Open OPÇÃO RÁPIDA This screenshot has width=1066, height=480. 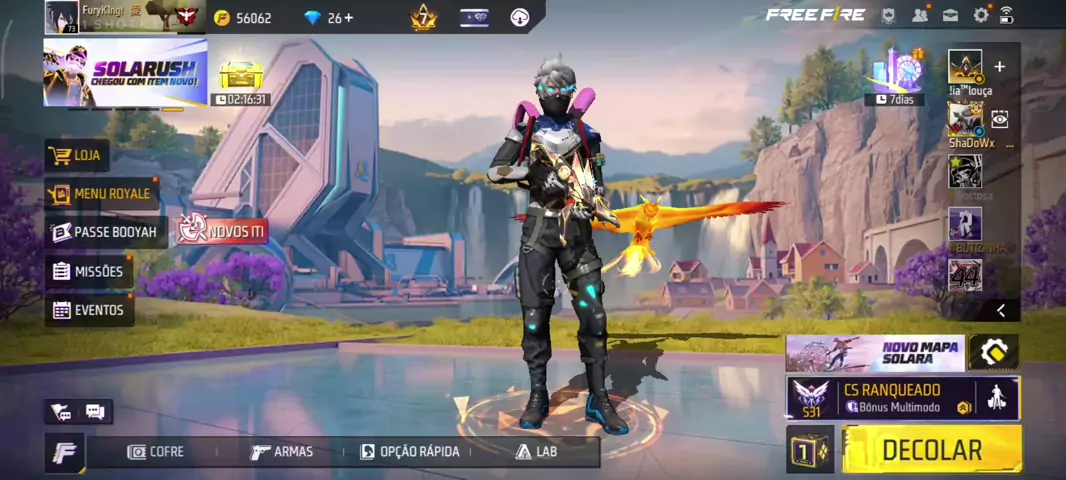pos(410,452)
